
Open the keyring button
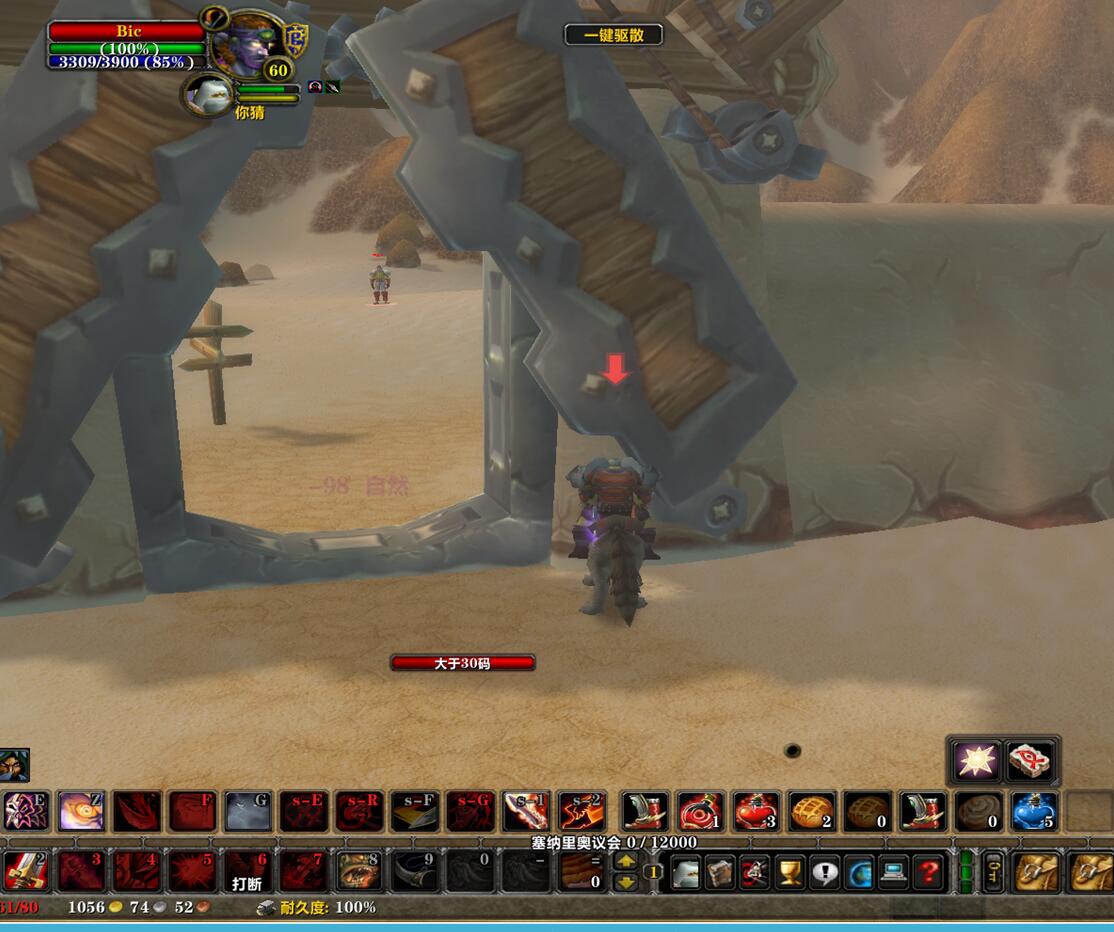(993, 872)
